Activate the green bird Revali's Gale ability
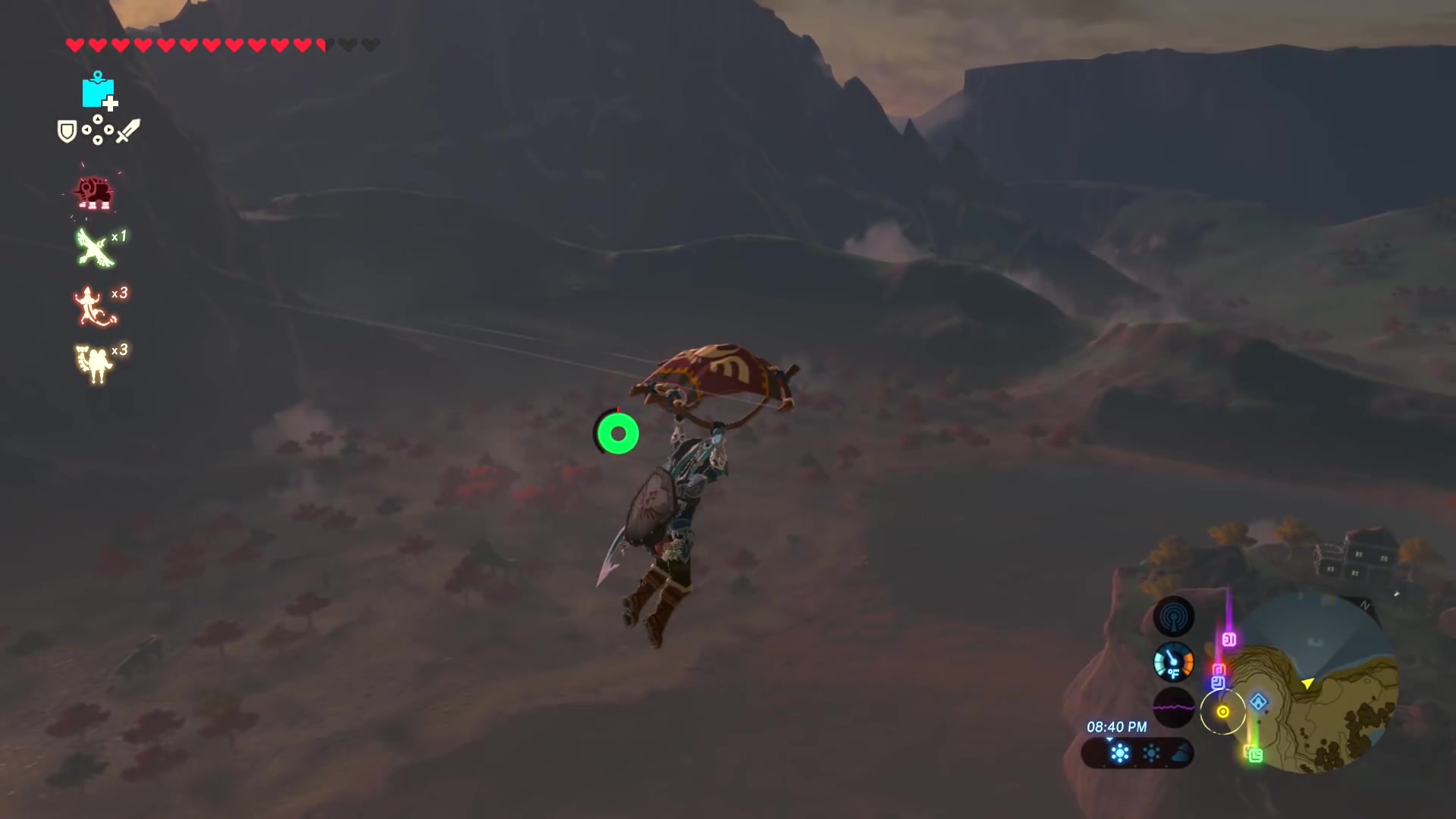The height and width of the screenshot is (819, 1456). point(95,248)
